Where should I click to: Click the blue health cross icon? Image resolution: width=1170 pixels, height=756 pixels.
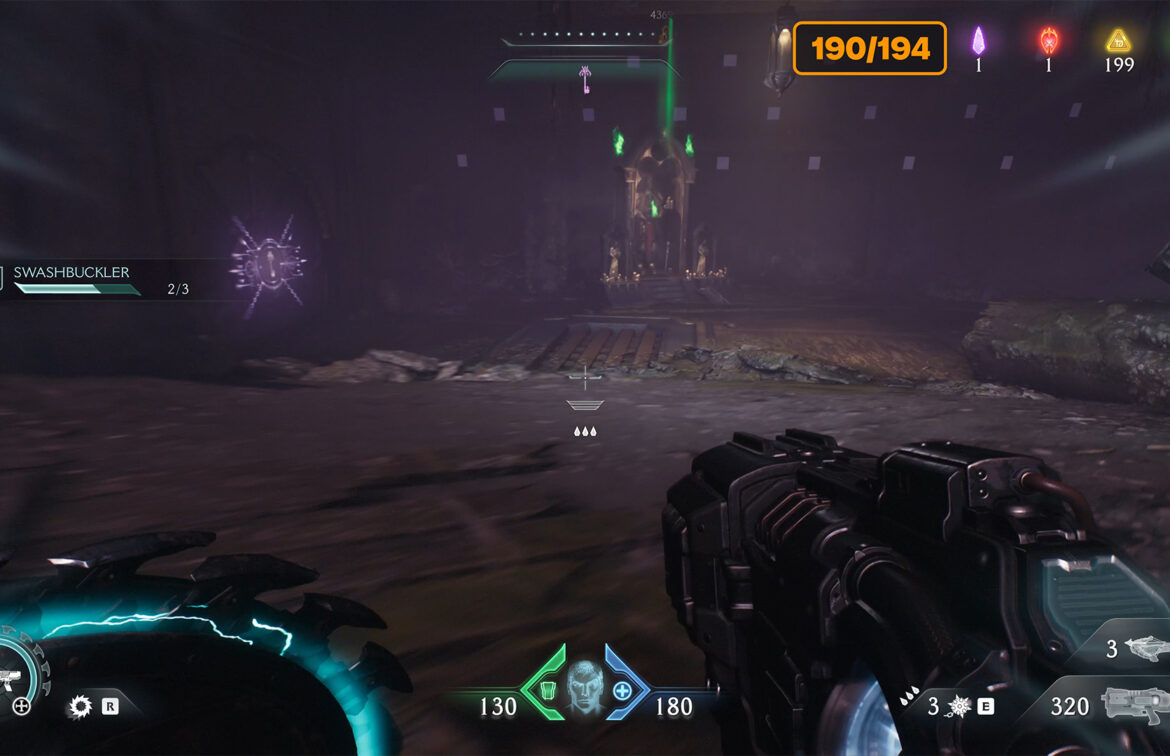pos(622,690)
